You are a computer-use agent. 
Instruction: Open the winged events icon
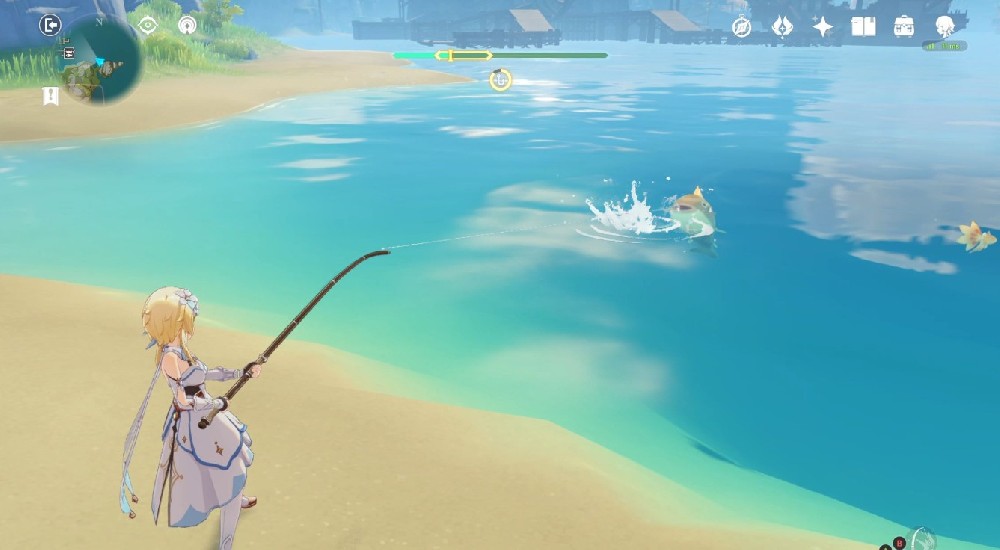coord(782,27)
